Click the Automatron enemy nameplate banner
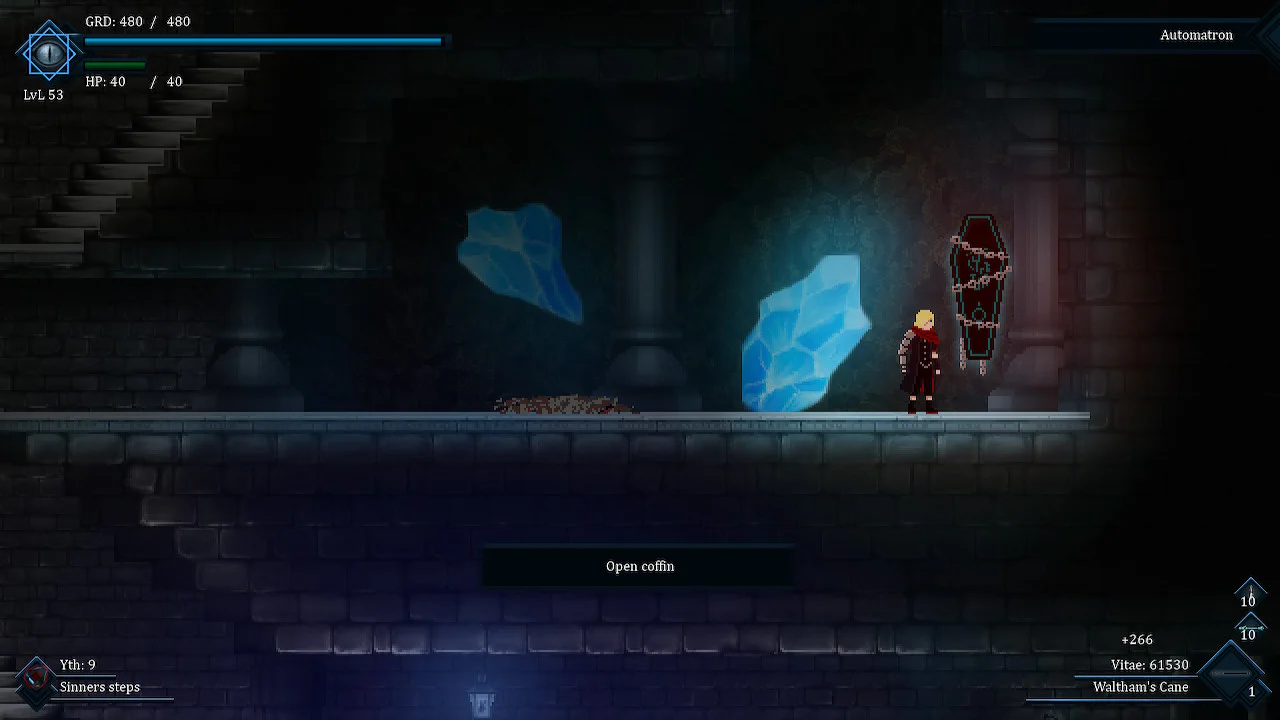 pyautogui.click(x=1150, y=35)
